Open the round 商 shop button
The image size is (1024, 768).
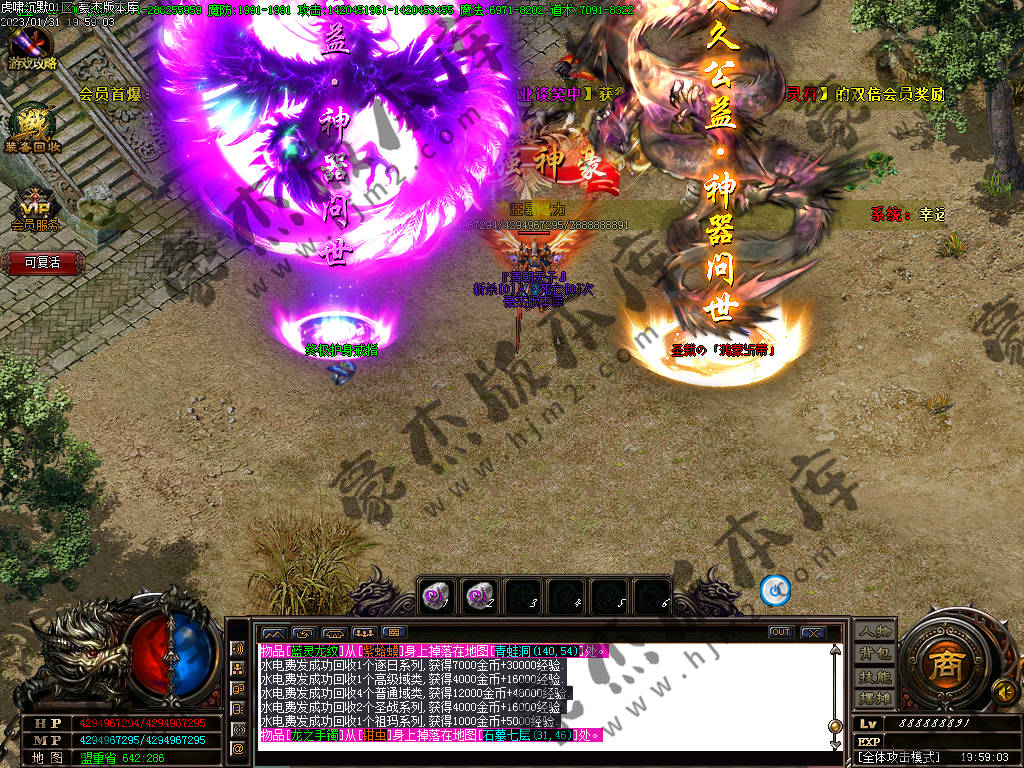pyautogui.click(x=942, y=663)
